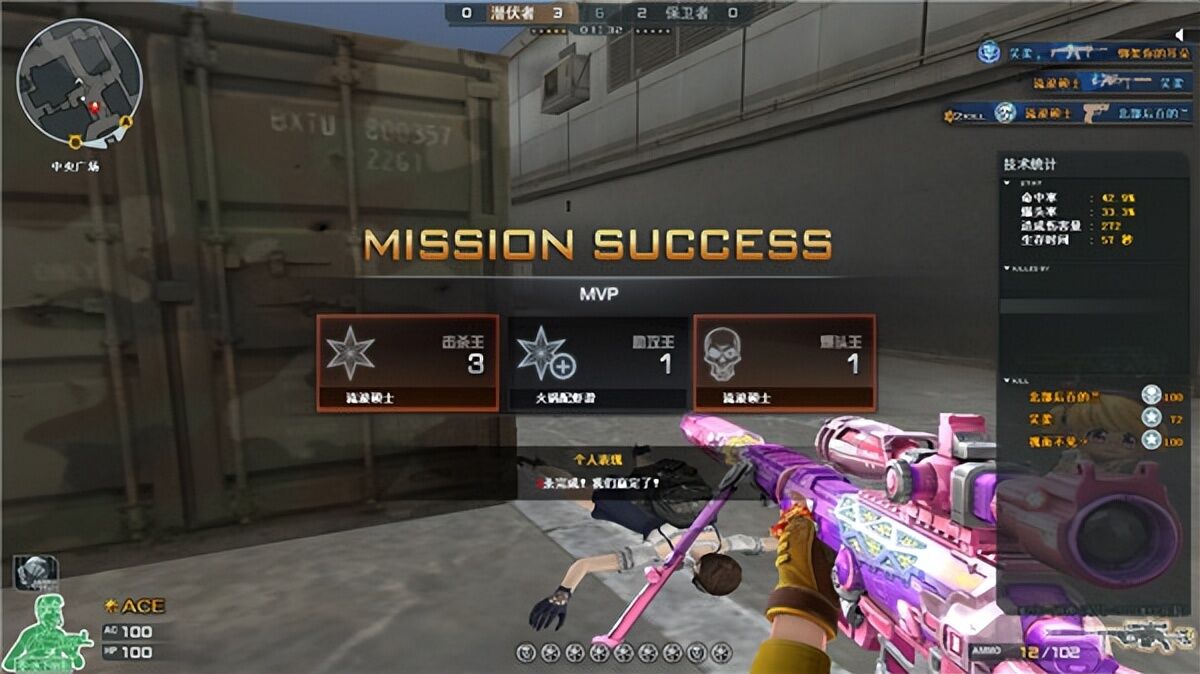Select the 击杀王 kill leader MVP card
1200x674 pixels.
[407, 362]
